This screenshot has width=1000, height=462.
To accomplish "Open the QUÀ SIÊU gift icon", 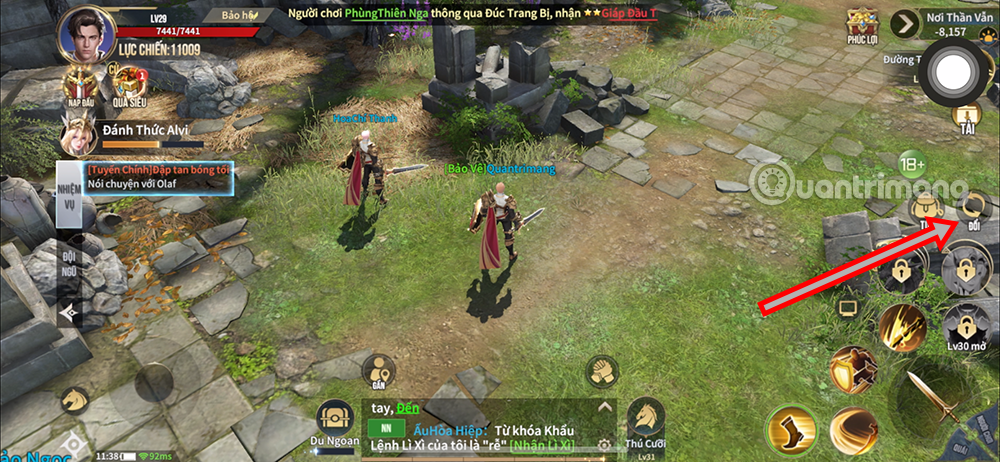I will pos(128,86).
